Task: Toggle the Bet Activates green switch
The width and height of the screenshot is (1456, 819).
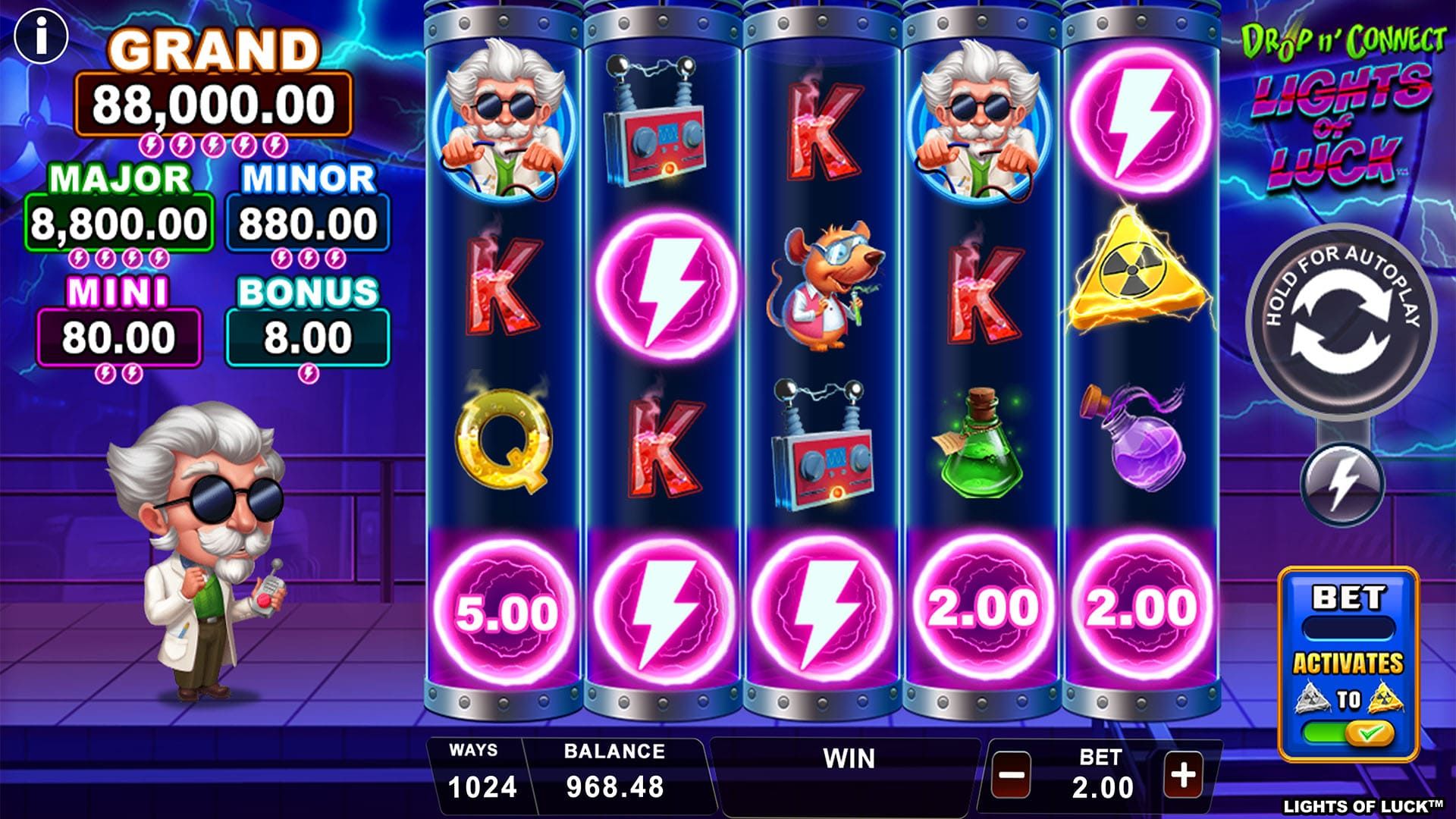Action: click(x=1348, y=733)
